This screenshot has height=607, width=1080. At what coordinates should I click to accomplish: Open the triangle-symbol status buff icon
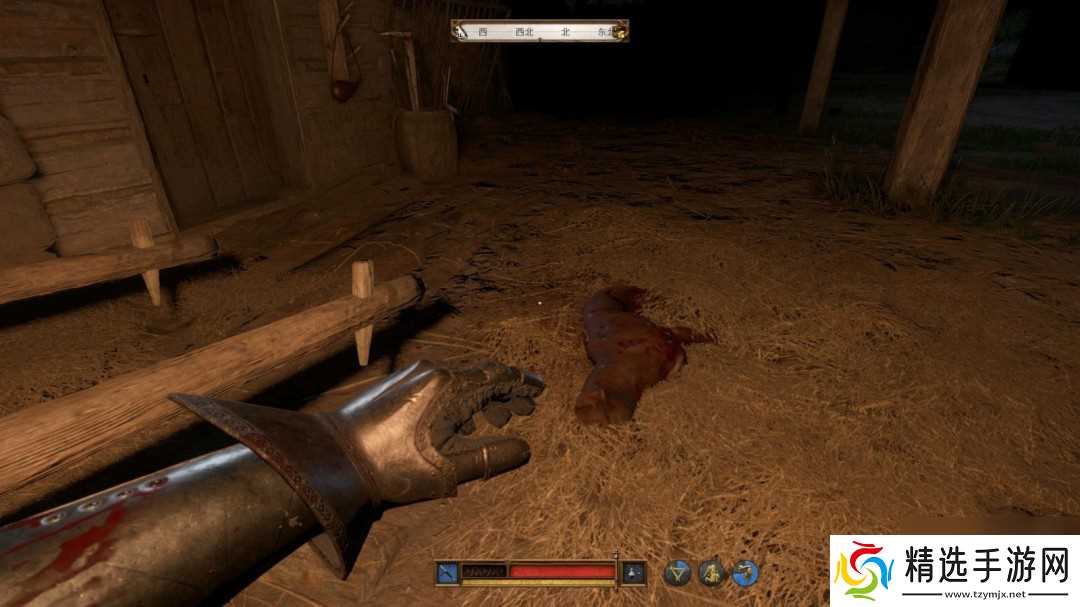pyautogui.click(x=678, y=573)
